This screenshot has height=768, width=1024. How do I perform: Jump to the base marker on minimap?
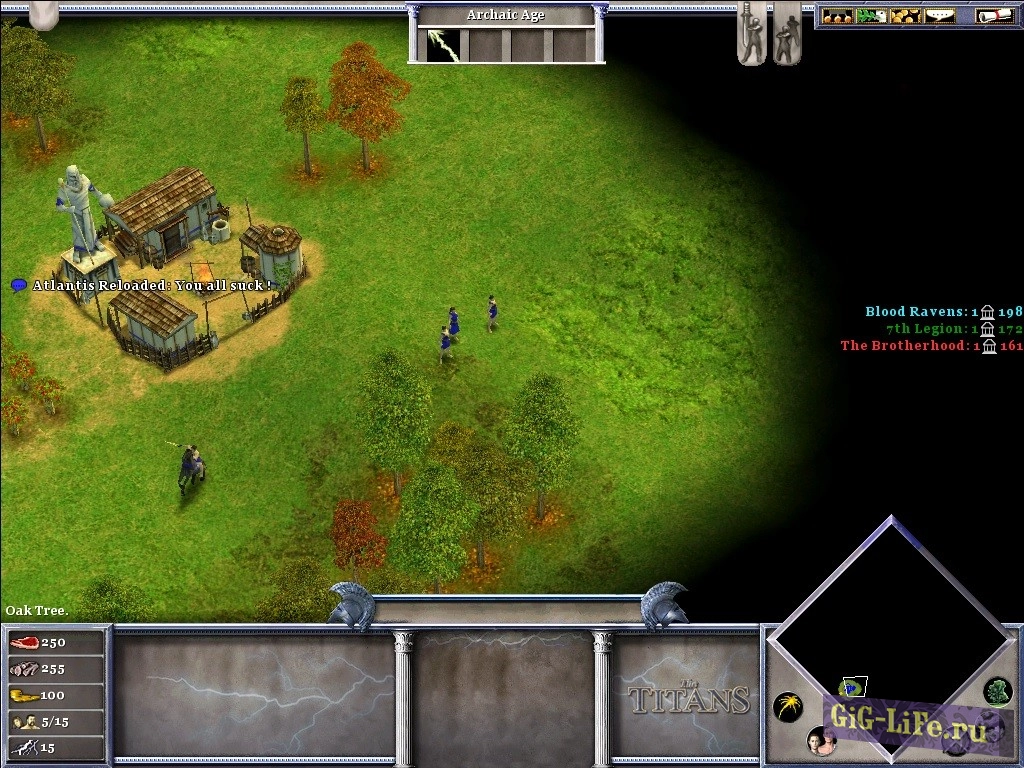click(852, 686)
